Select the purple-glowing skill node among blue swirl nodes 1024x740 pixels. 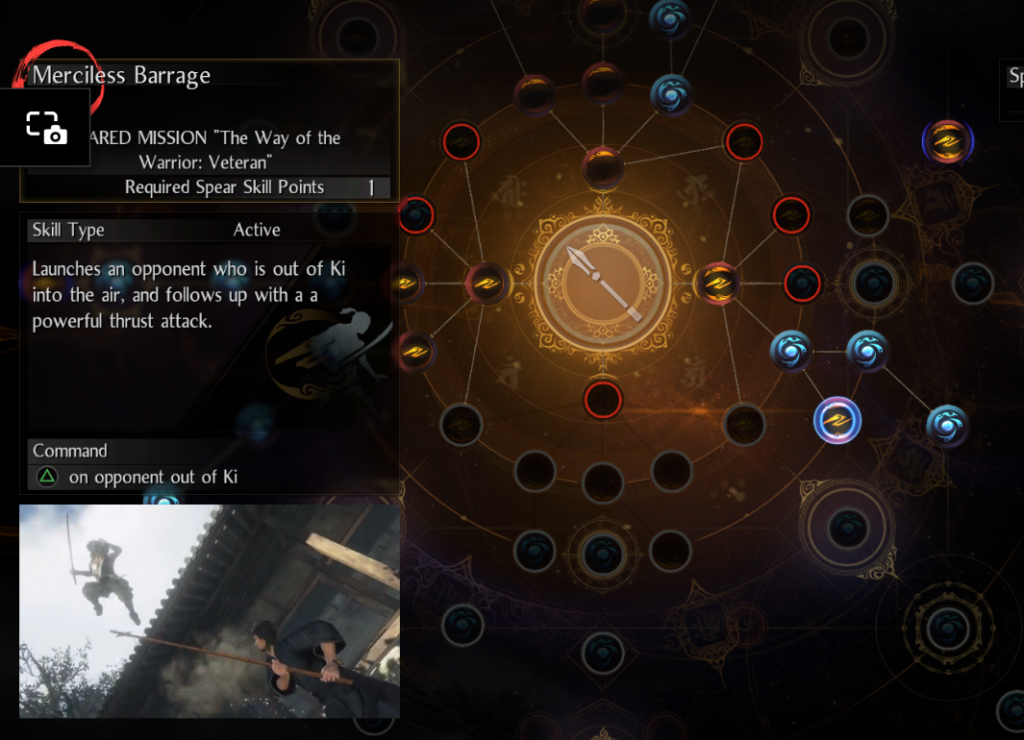pyautogui.click(x=837, y=420)
